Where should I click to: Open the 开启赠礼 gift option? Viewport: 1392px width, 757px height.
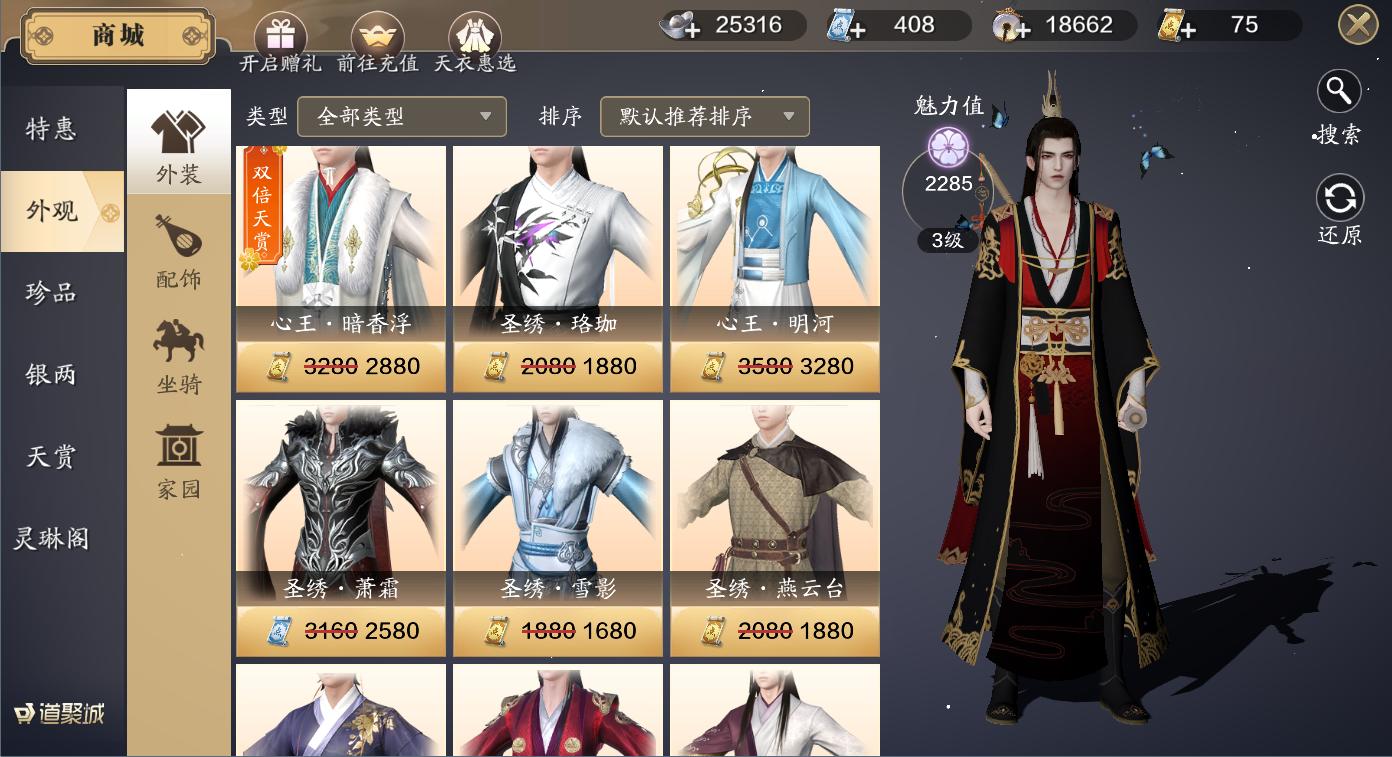pyautogui.click(x=280, y=40)
